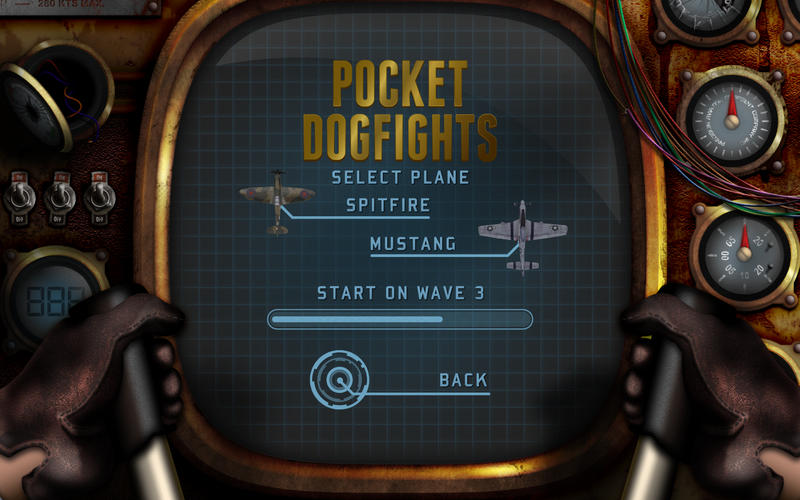Pick the green Spitfire aircraft image
800x500 pixels.
[x=277, y=202]
